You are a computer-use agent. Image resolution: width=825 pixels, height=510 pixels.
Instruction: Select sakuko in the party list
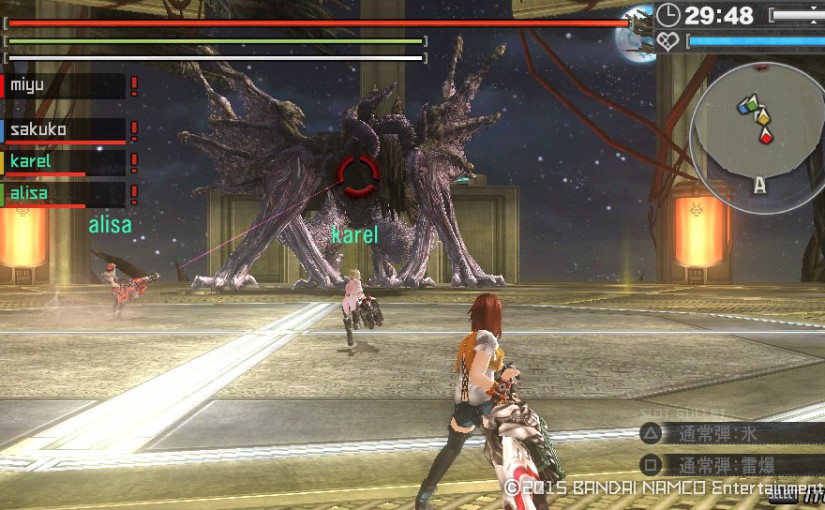65,130
